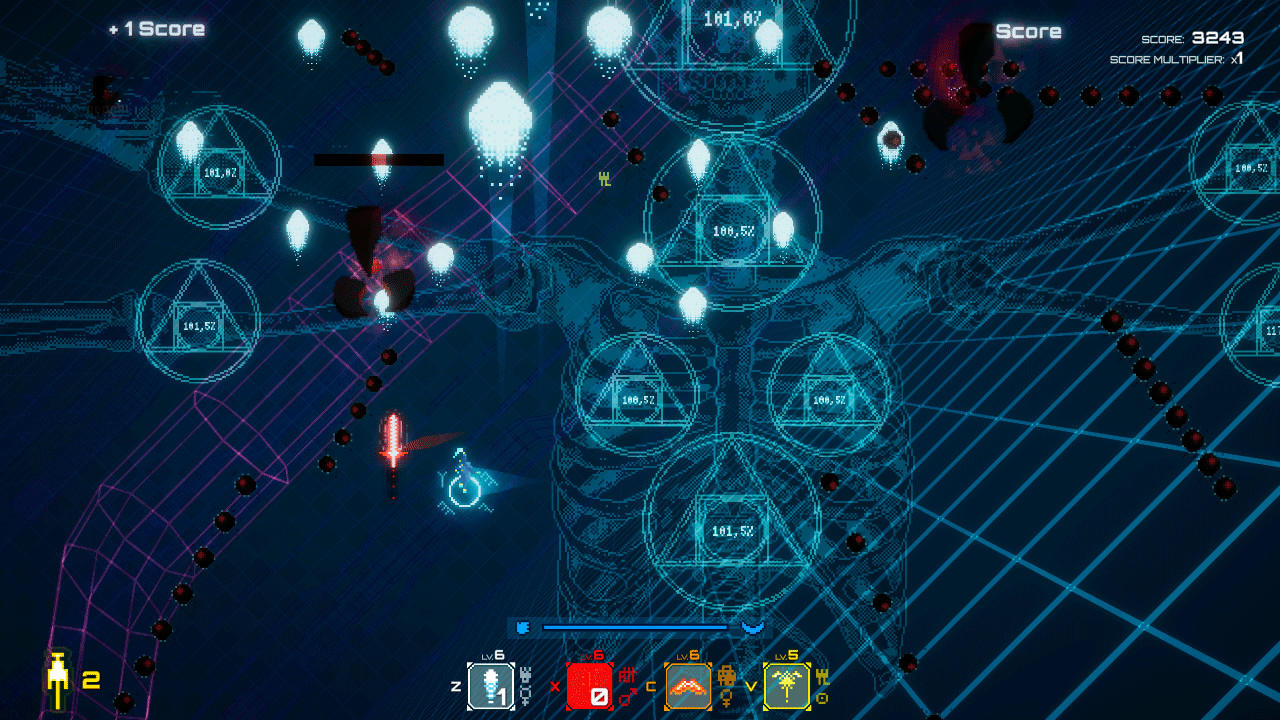
Task: Click the Score label at top right
Action: pyautogui.click(x=1030, y=30)
